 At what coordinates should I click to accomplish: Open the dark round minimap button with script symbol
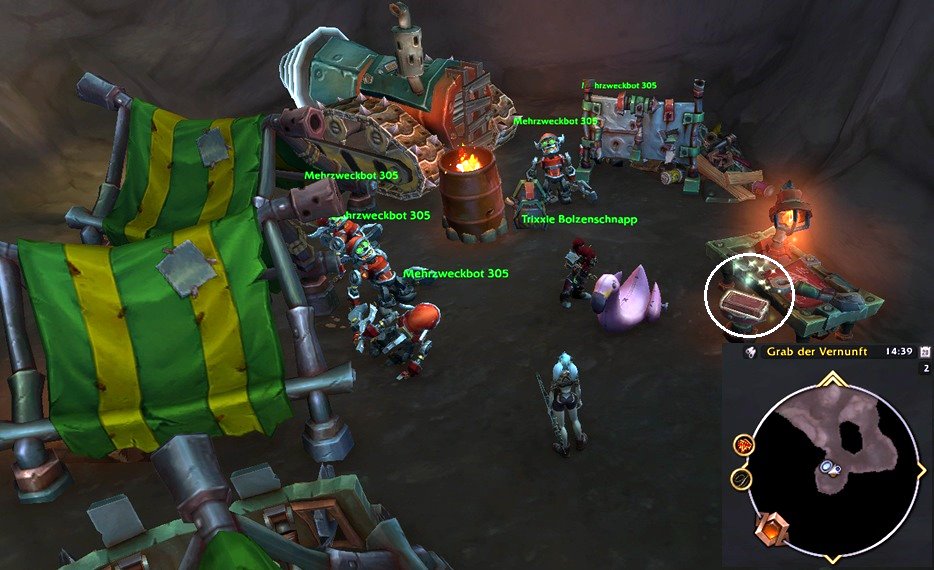[x=741, y=479]
